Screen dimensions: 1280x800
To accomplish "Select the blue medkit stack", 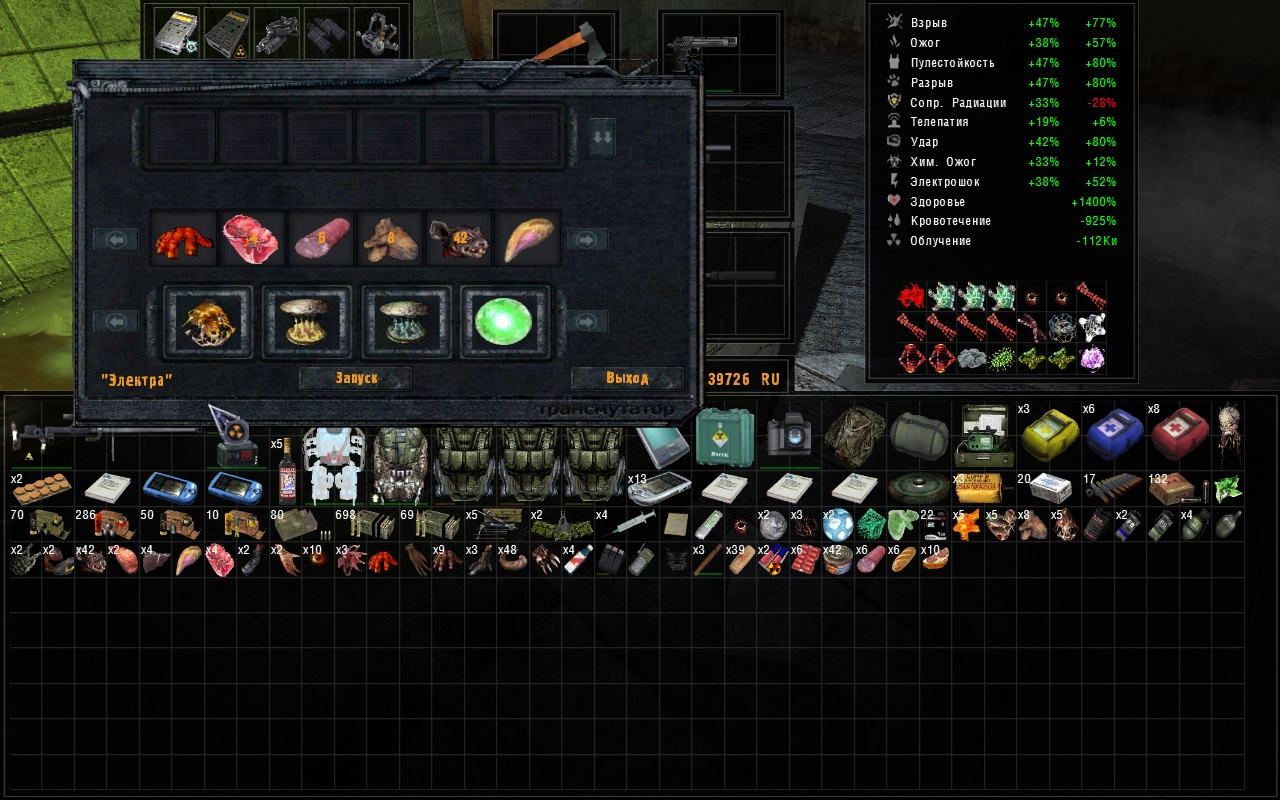I will (x=1113, y=434).
